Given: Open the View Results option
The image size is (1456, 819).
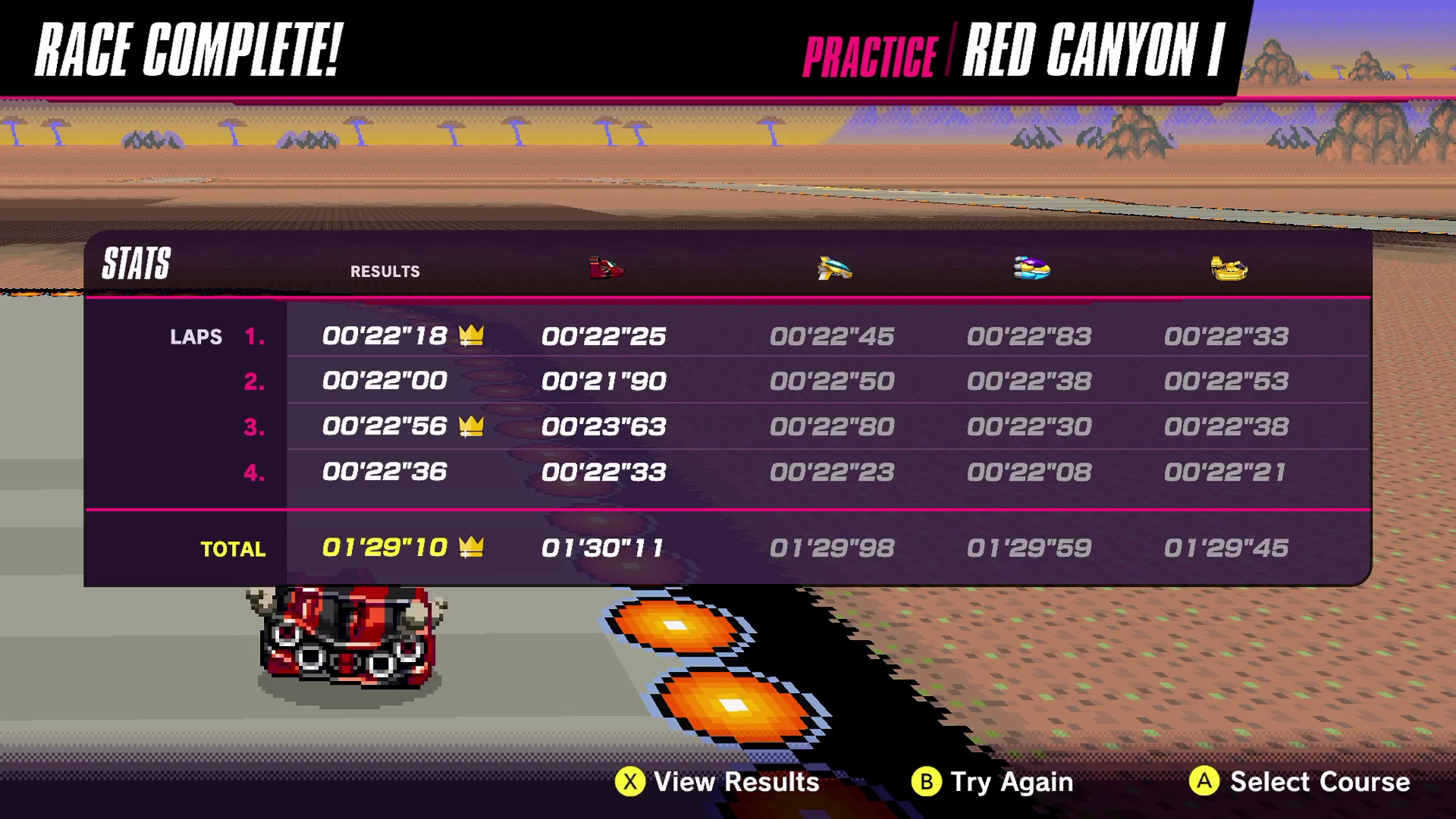Looking at the screenshot, I should [717, 782].
